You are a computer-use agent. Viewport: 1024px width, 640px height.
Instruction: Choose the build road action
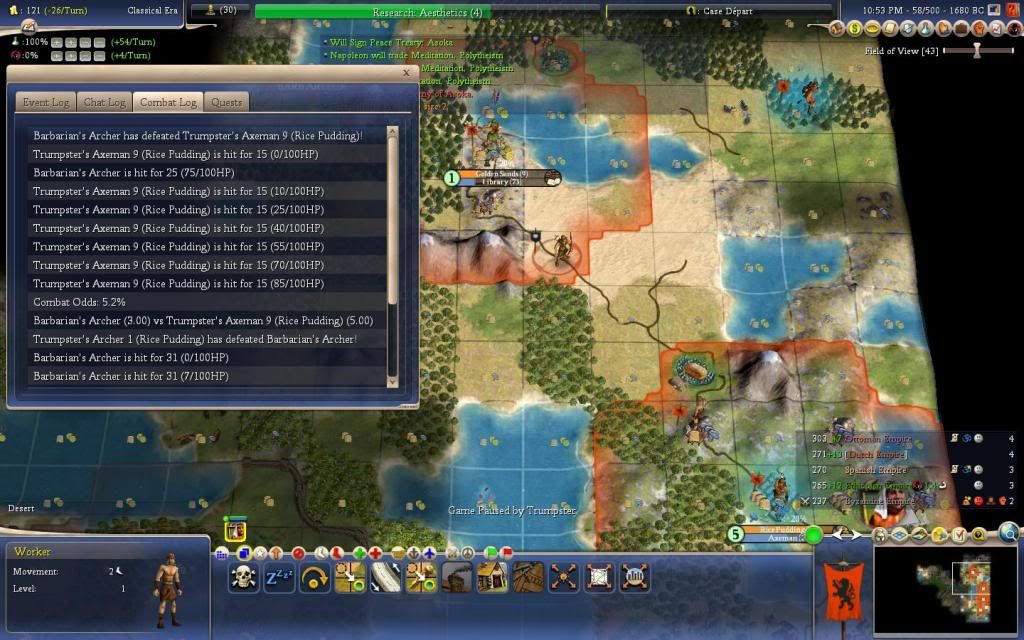tap(386, 577)
